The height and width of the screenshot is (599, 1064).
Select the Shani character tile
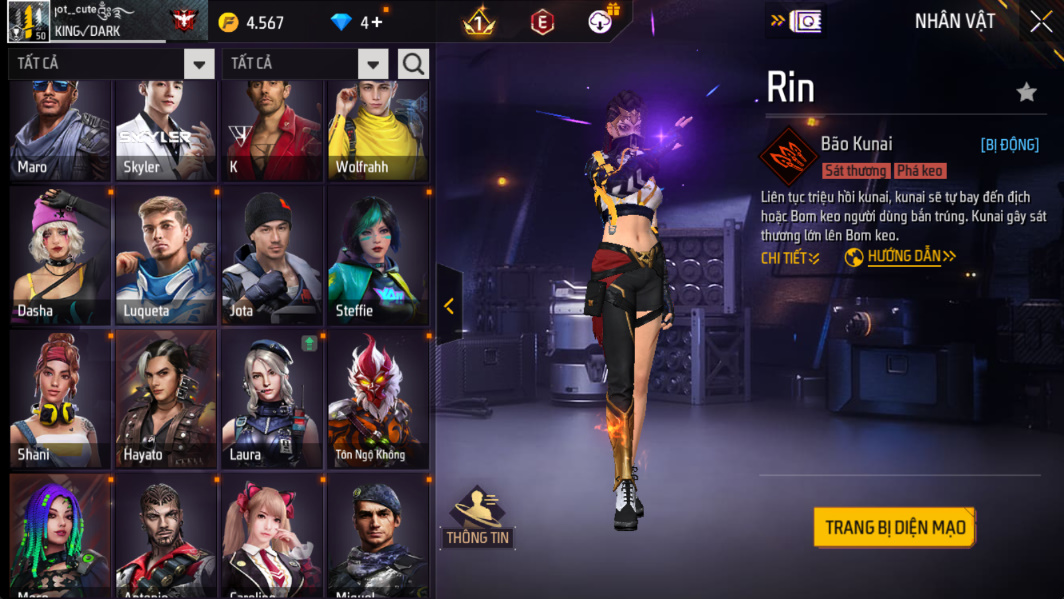pyautogui.click(x=60, y=400)
